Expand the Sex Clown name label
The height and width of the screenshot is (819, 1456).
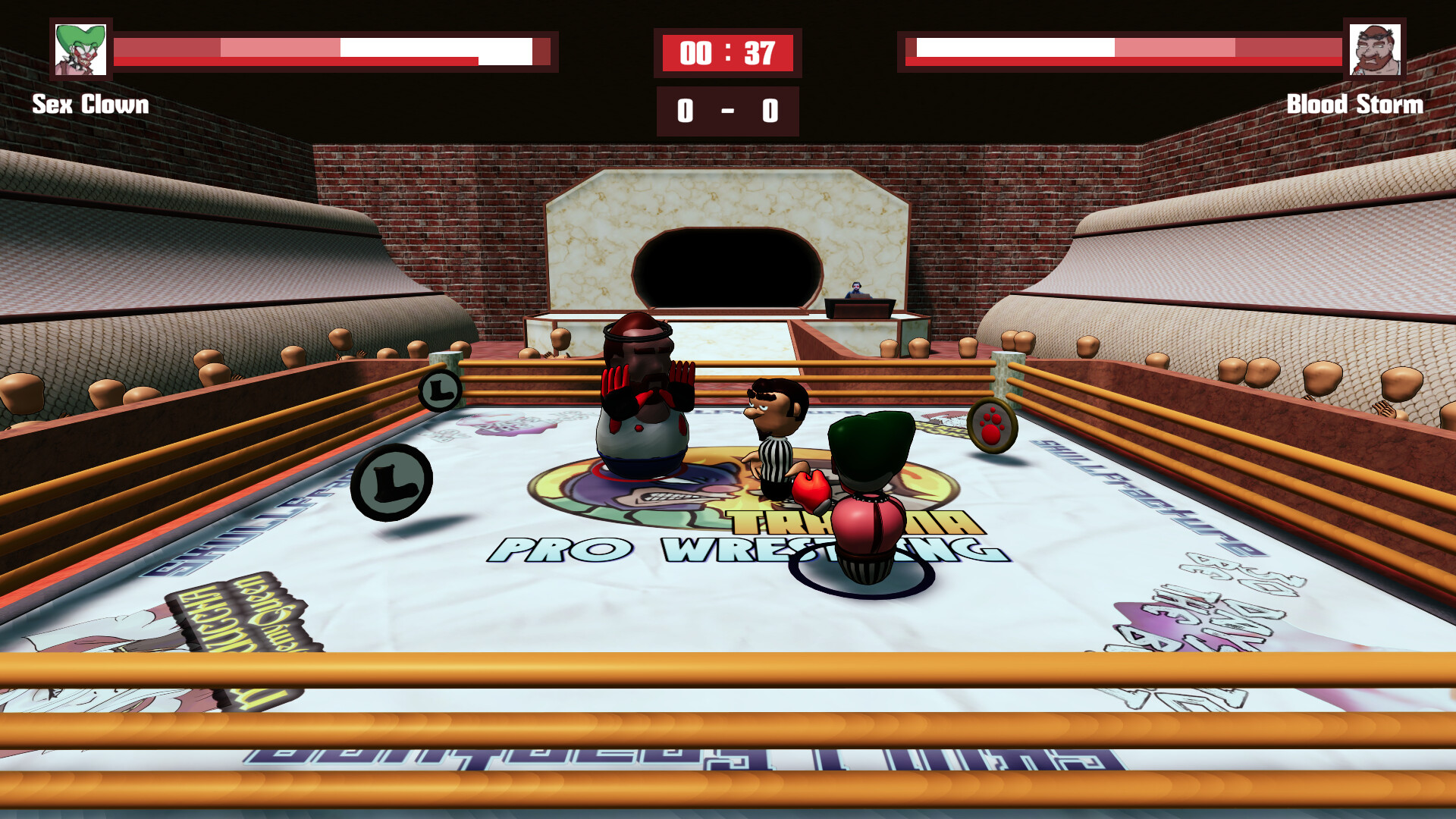coord(89,105)
